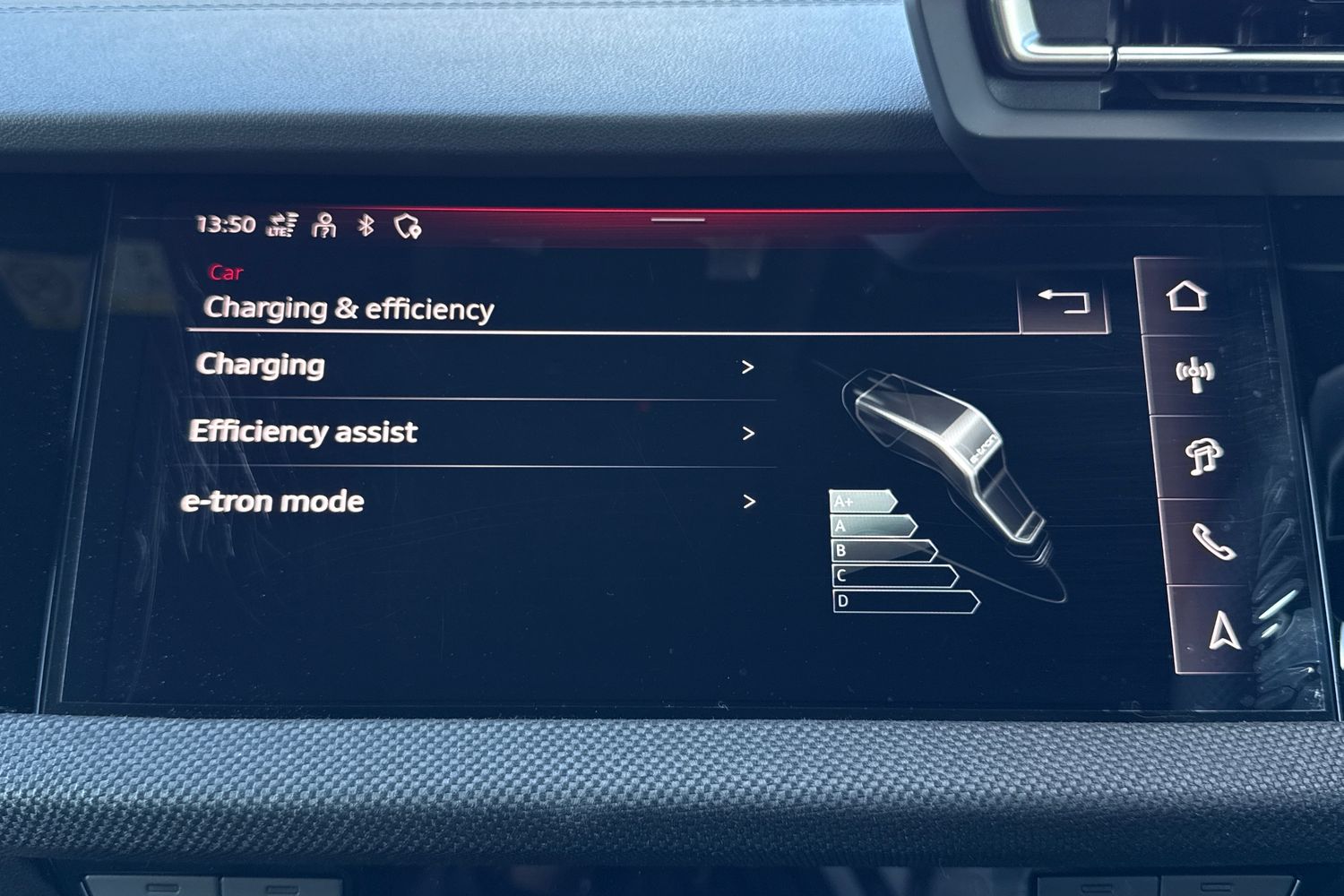Viewport: 1344px width, 896px height.
Task: Open the radio antenna icon
Action: point(1194,373)
